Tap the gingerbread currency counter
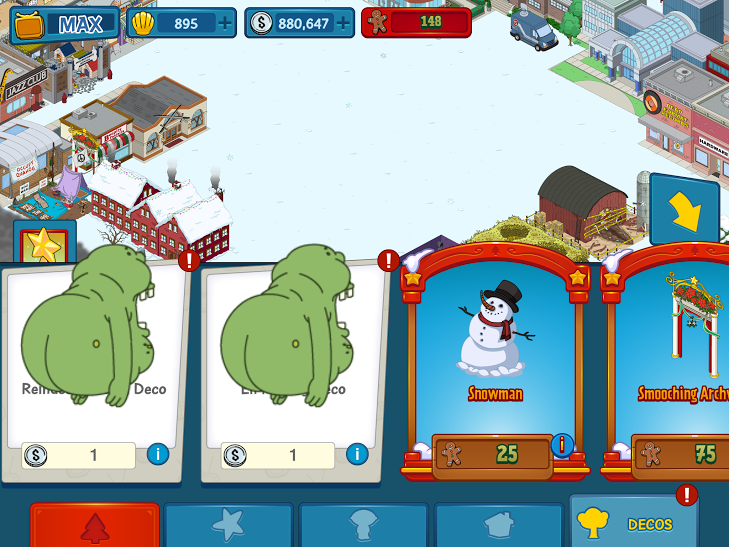 [416, 23]
